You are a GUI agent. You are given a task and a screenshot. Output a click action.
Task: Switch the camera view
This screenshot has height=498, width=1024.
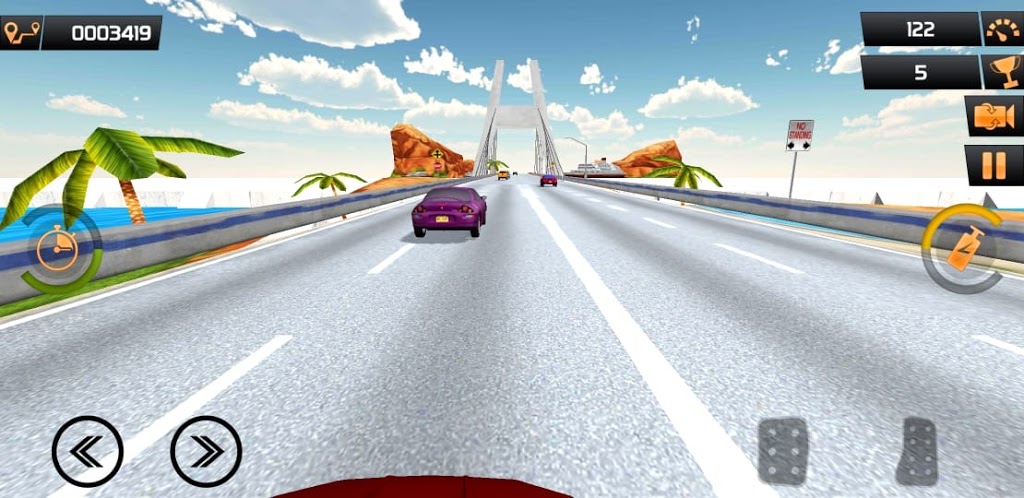pyautogui.click(x=993, y=116)
